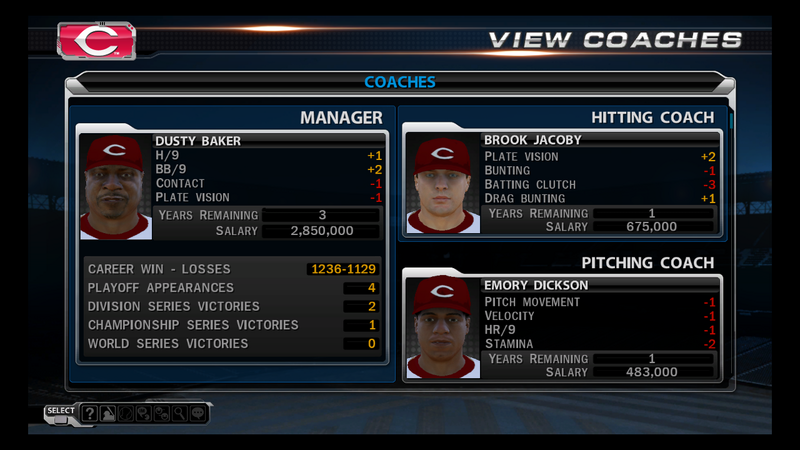Click the batter silhouette icon

coord(107,412)
